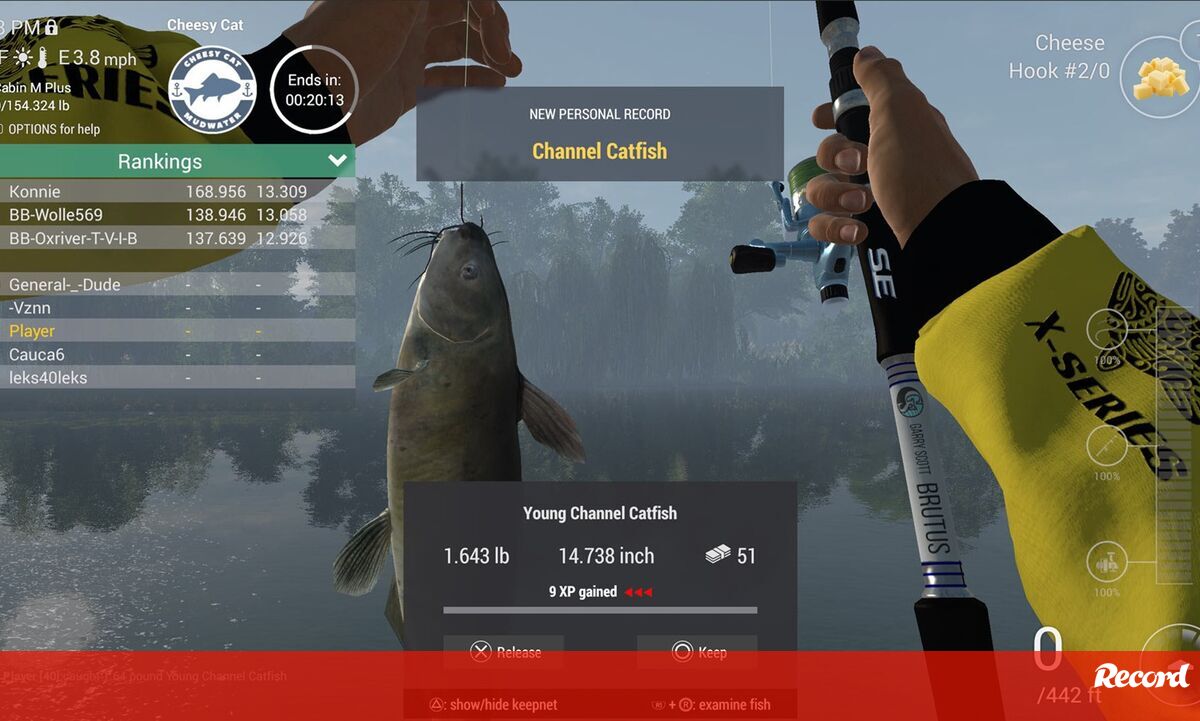Open the Cheesy Cat Mudwater tournament badge
The height and width of the screenshot is (721, 1200).
(x=212, y=90)
